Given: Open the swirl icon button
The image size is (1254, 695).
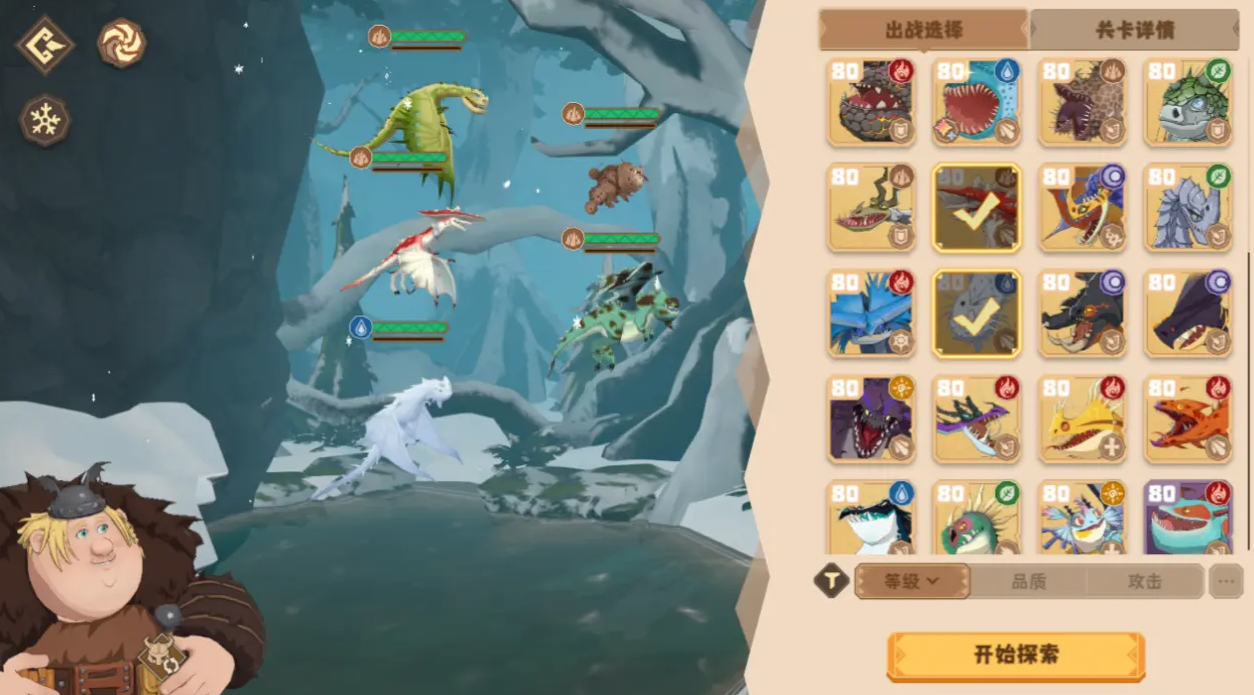Looking at the screenshot, I should pyautogui.click(x=122, y=44).
